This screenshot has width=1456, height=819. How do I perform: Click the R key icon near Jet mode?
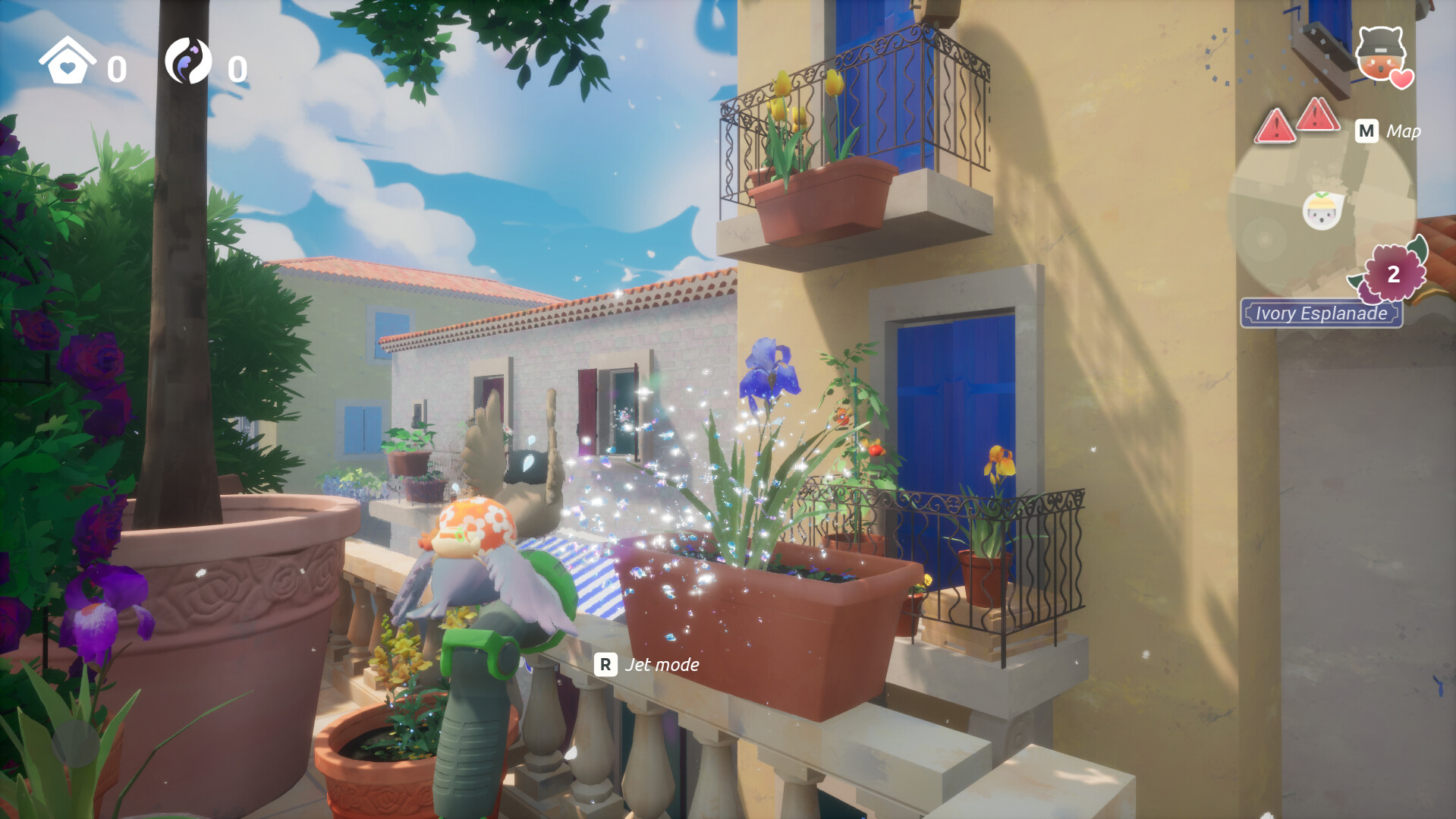[605, 665]
